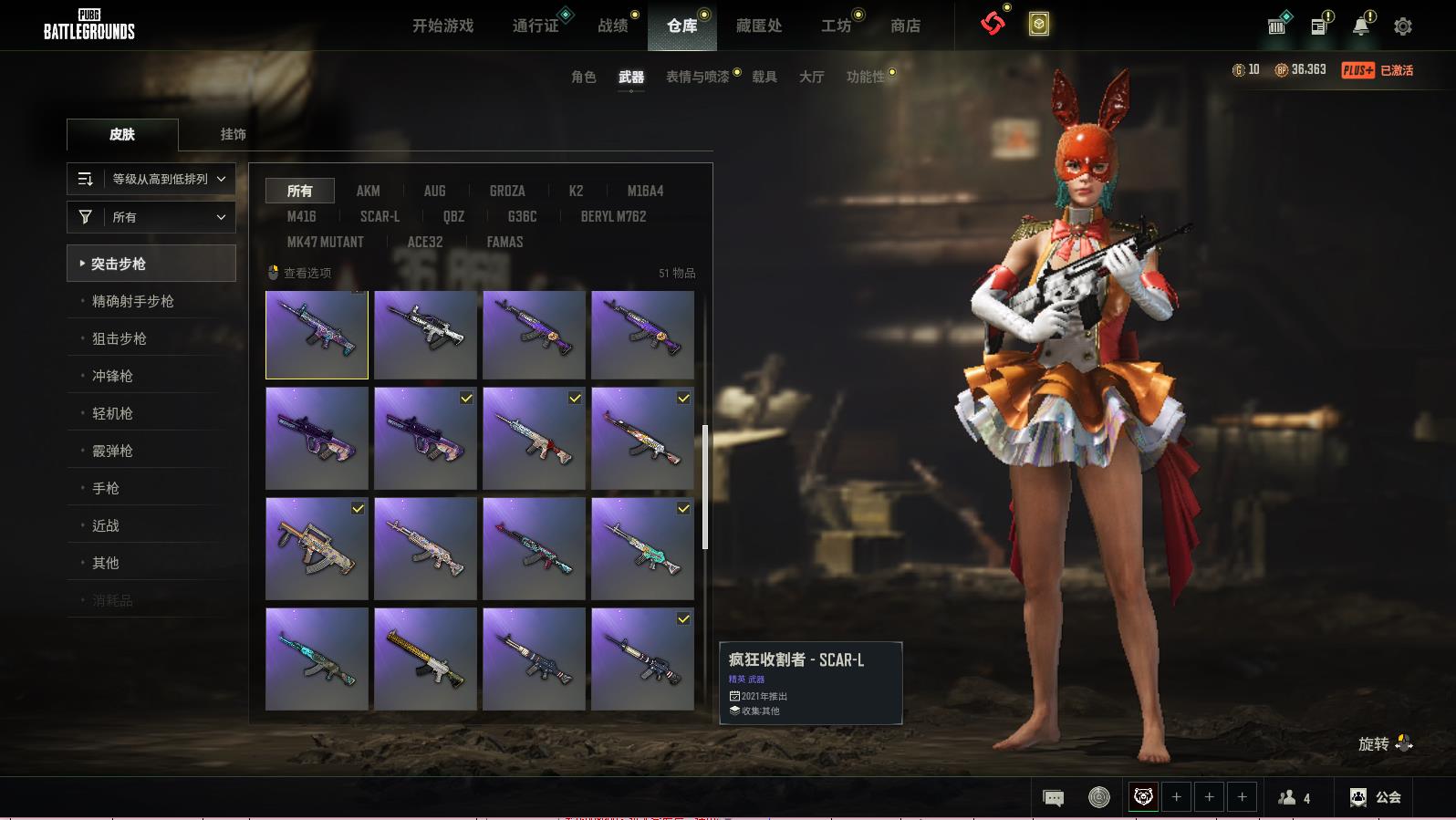Open the 载具 vehicle tab
The width and height of the screenshot is (1456, 820).
764,77
